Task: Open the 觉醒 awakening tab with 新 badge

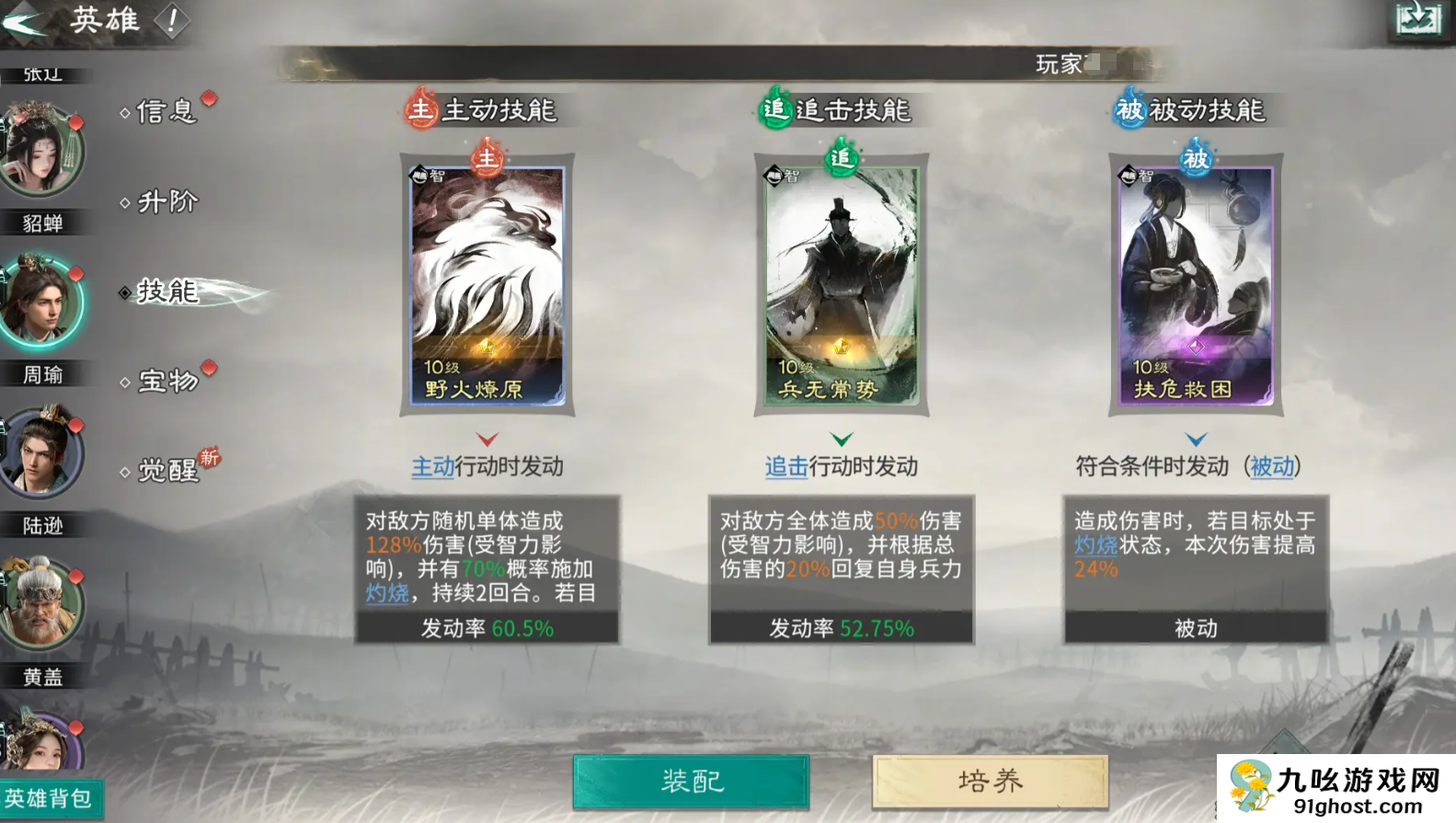Action: click(166, 471)
